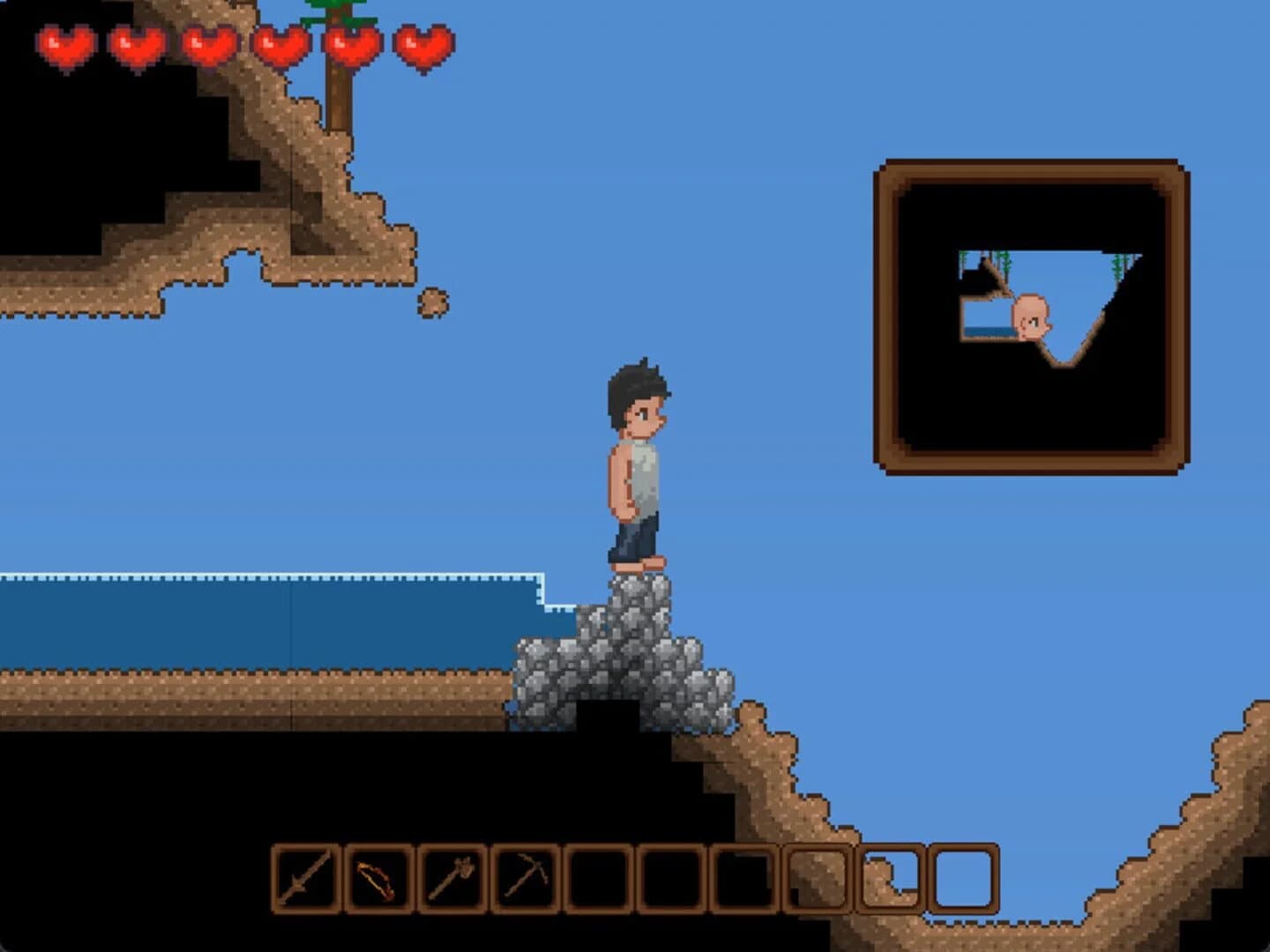This screenshot has height=952, width=1270.
Task: Select the sword in the hotbar
Action: click(304, 880)
